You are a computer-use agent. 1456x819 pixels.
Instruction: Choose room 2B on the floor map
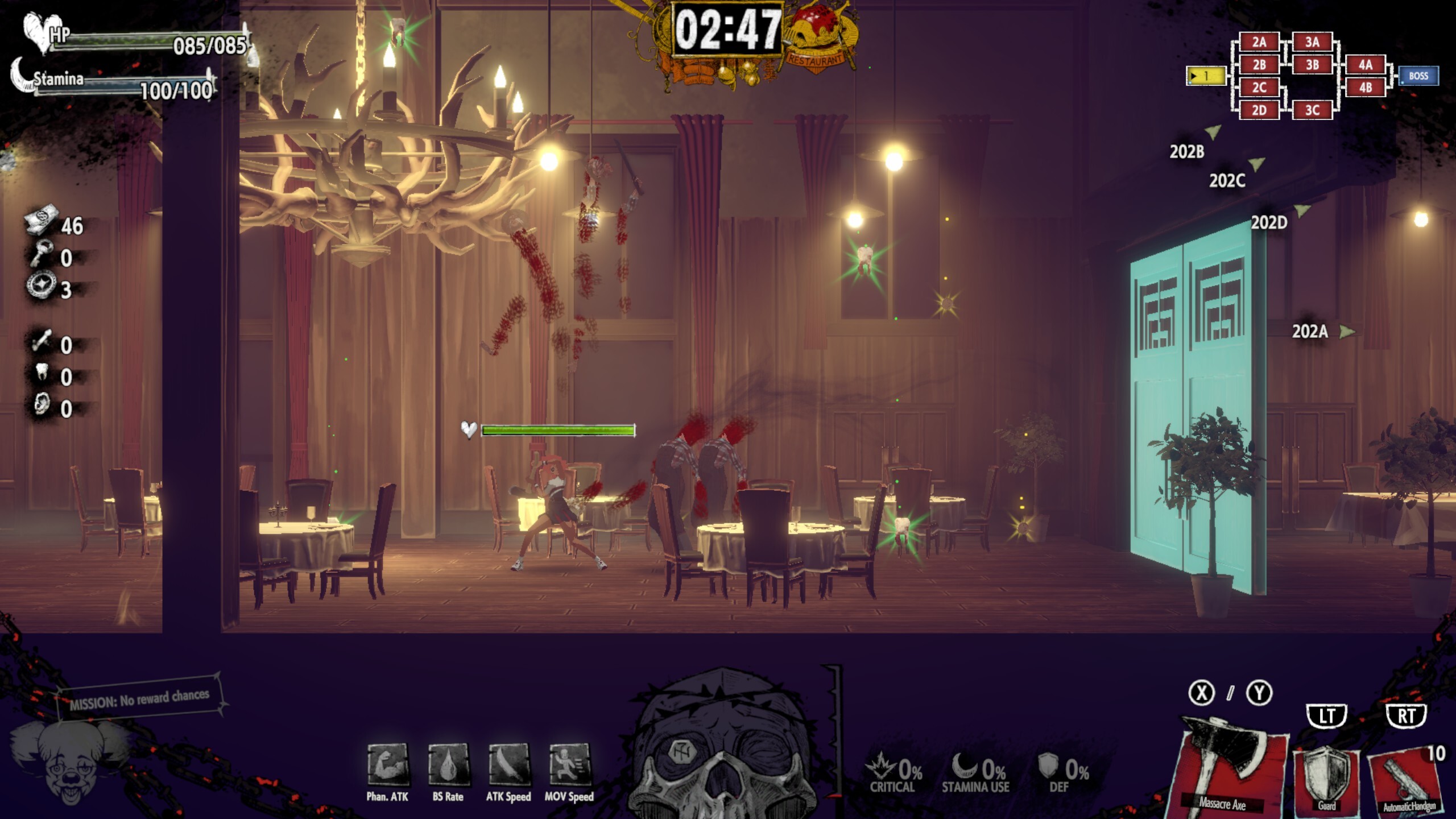[1259, 65]
